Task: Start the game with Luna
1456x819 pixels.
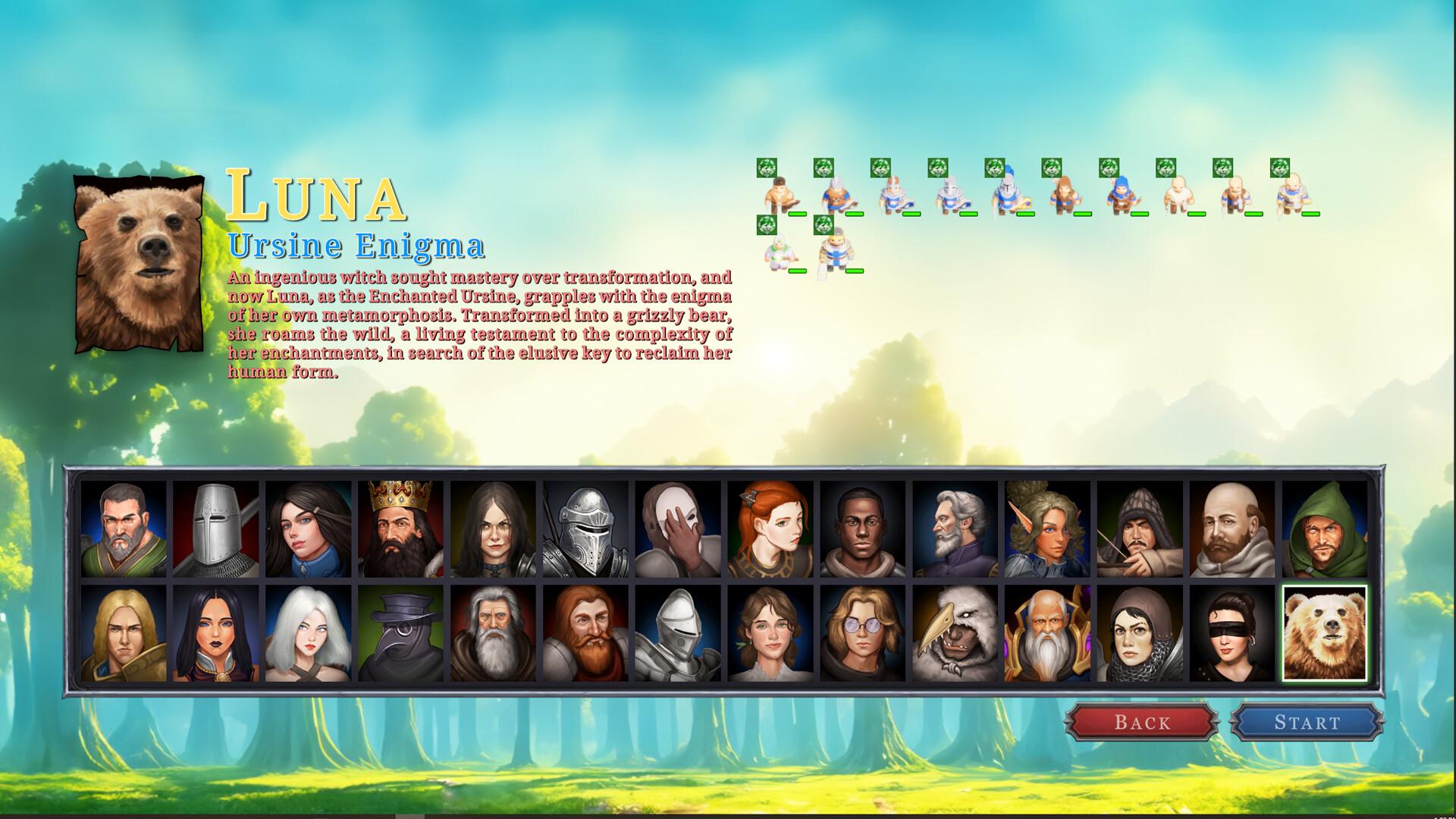Action: pyautogui.click(x=1306, y=722)
